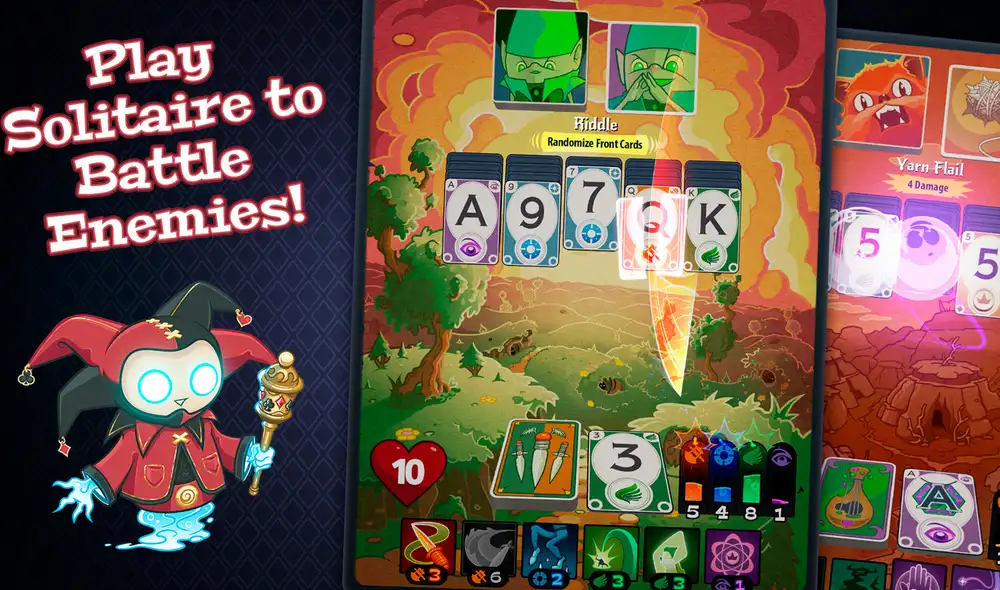Tap the glowing Queen card
1000x590 pixels.
653,235
